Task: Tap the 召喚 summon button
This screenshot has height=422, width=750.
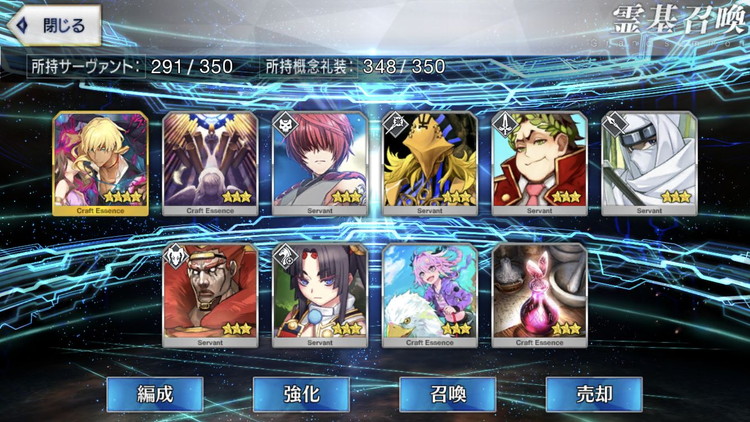Action: 448,394
